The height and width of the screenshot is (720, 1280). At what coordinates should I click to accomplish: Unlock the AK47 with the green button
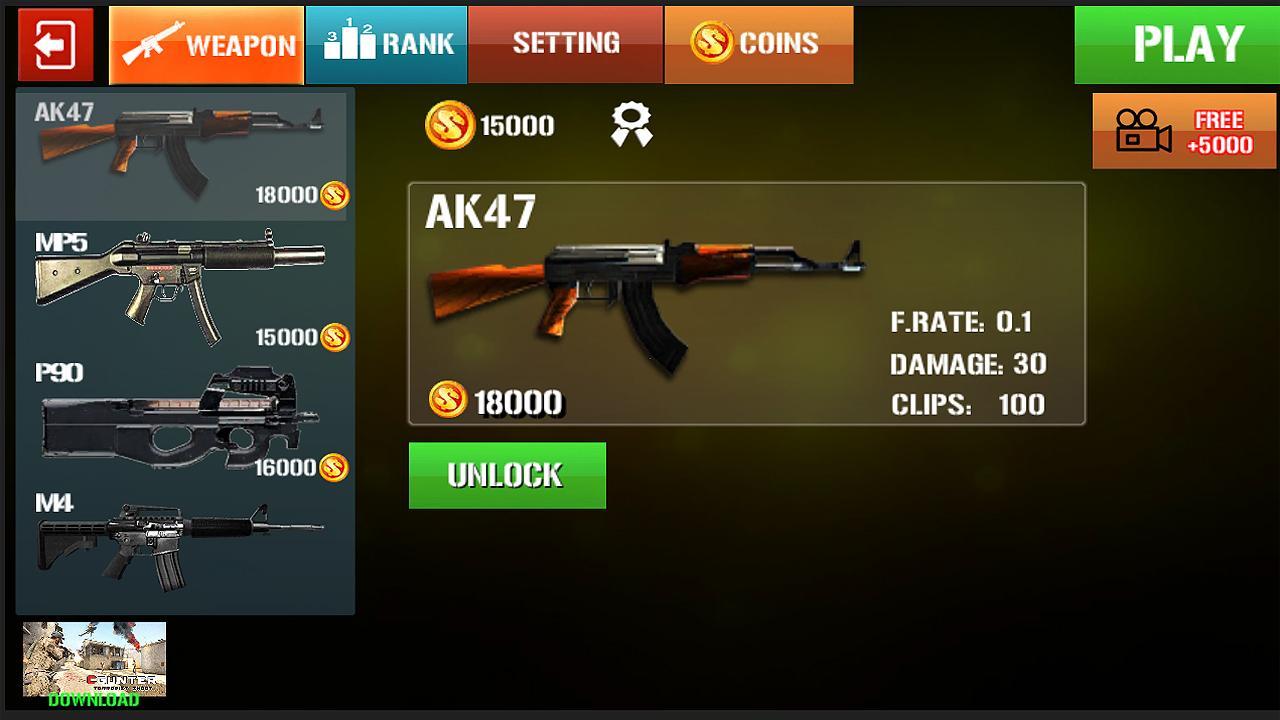507,475
